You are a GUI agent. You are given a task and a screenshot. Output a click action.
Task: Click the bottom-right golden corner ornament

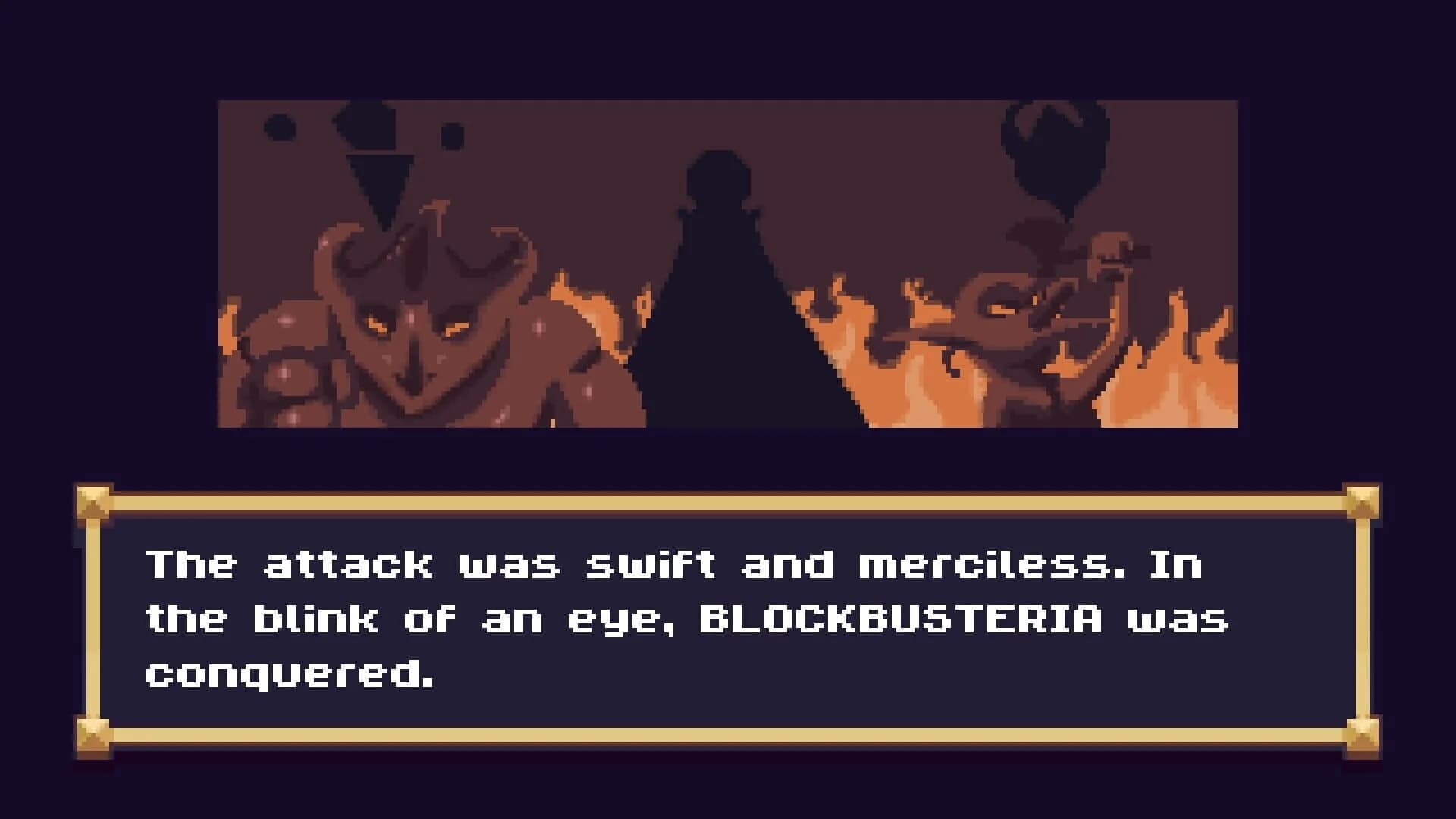(1363, 733)
